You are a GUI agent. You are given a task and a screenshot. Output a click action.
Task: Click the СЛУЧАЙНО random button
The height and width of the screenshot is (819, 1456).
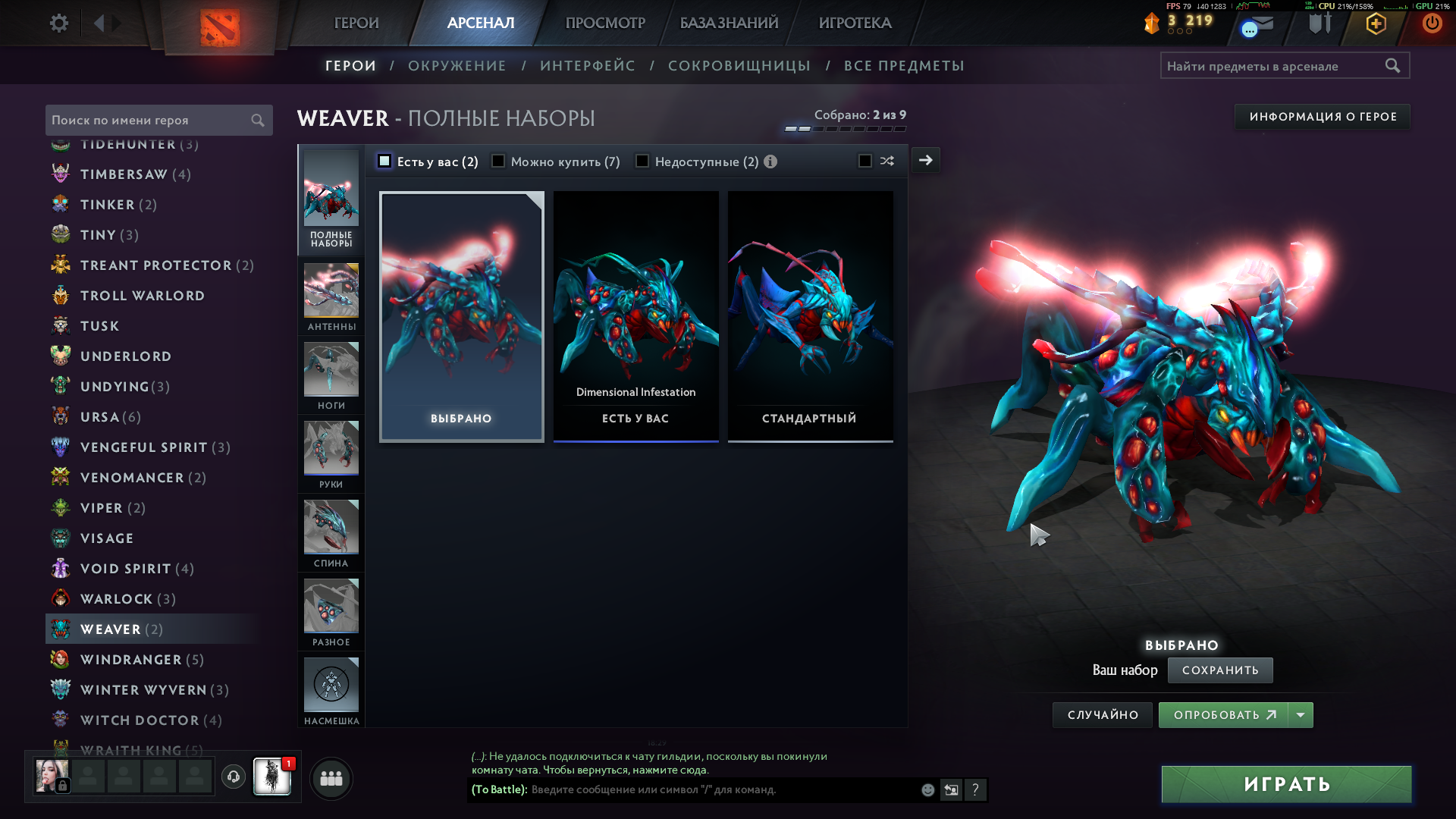pyautogui.click(x=1103, y=715)
